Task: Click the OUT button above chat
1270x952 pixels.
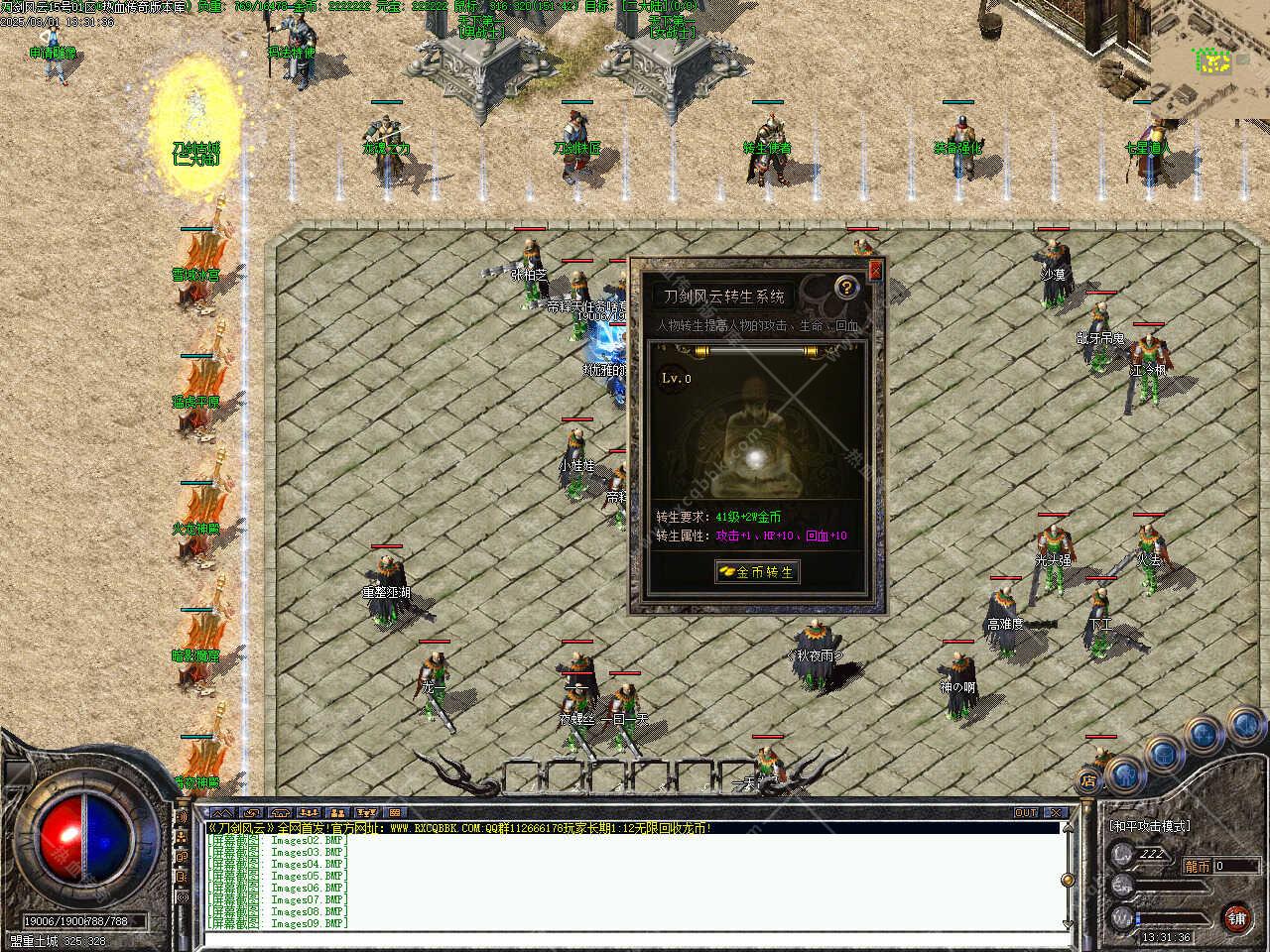Action: 1026,812
